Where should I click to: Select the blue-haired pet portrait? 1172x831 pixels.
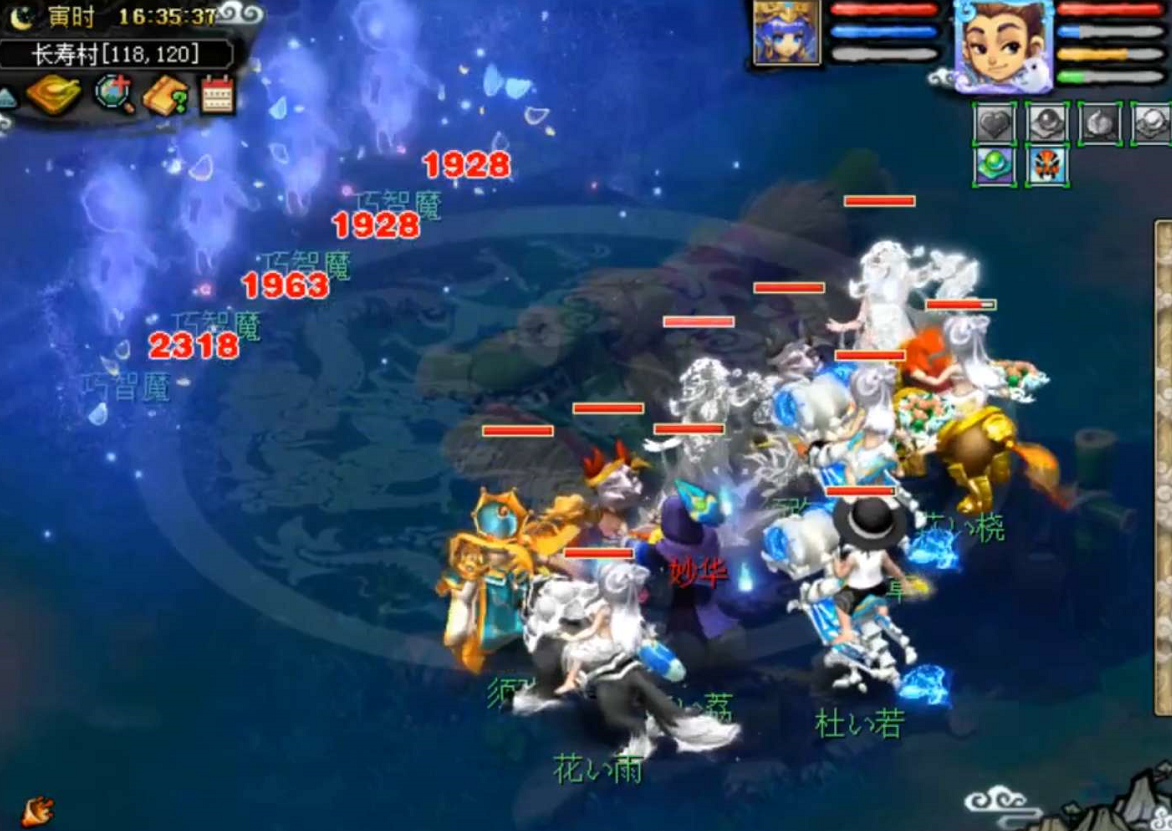pyautogui.click(x=786, y=33)
